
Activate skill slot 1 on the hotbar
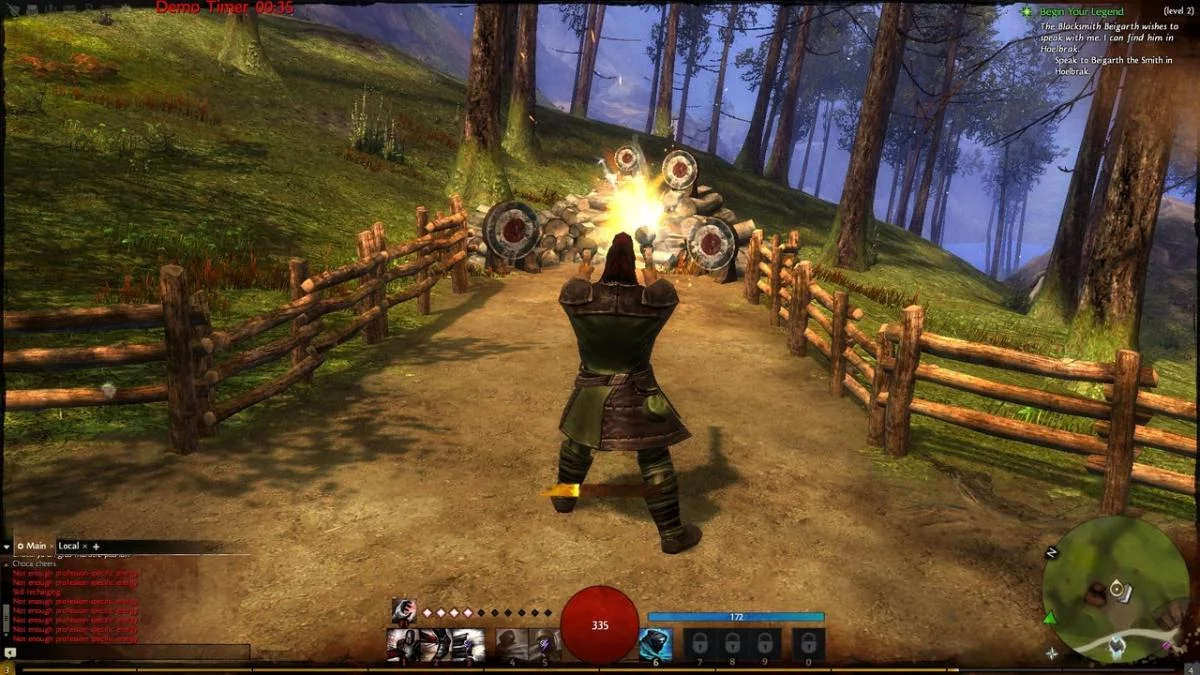(x=403, y=644)
